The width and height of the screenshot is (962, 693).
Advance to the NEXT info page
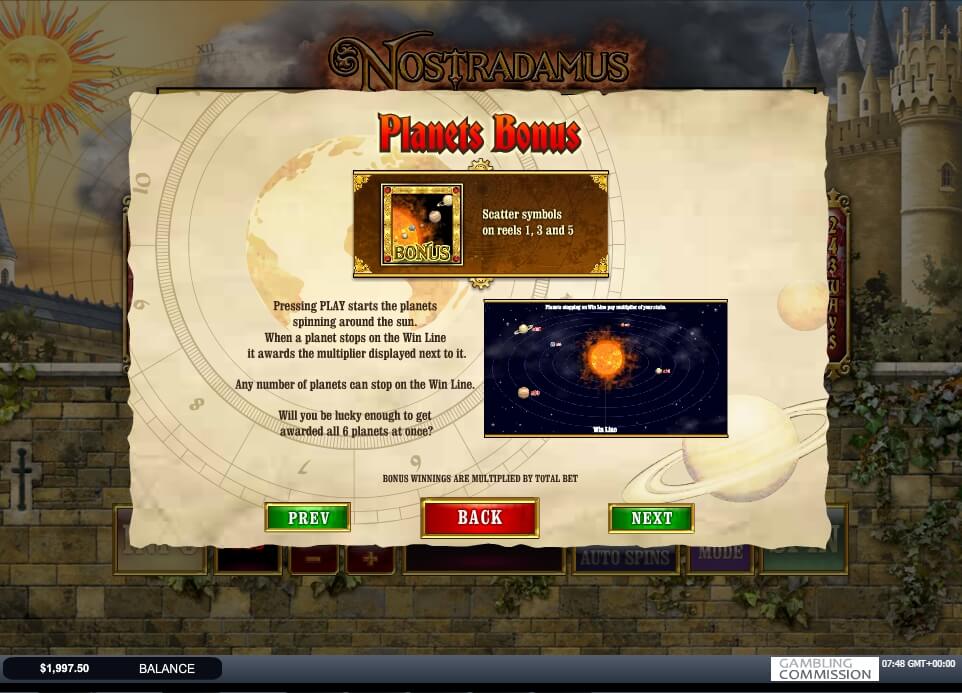(x=651, y=517)
